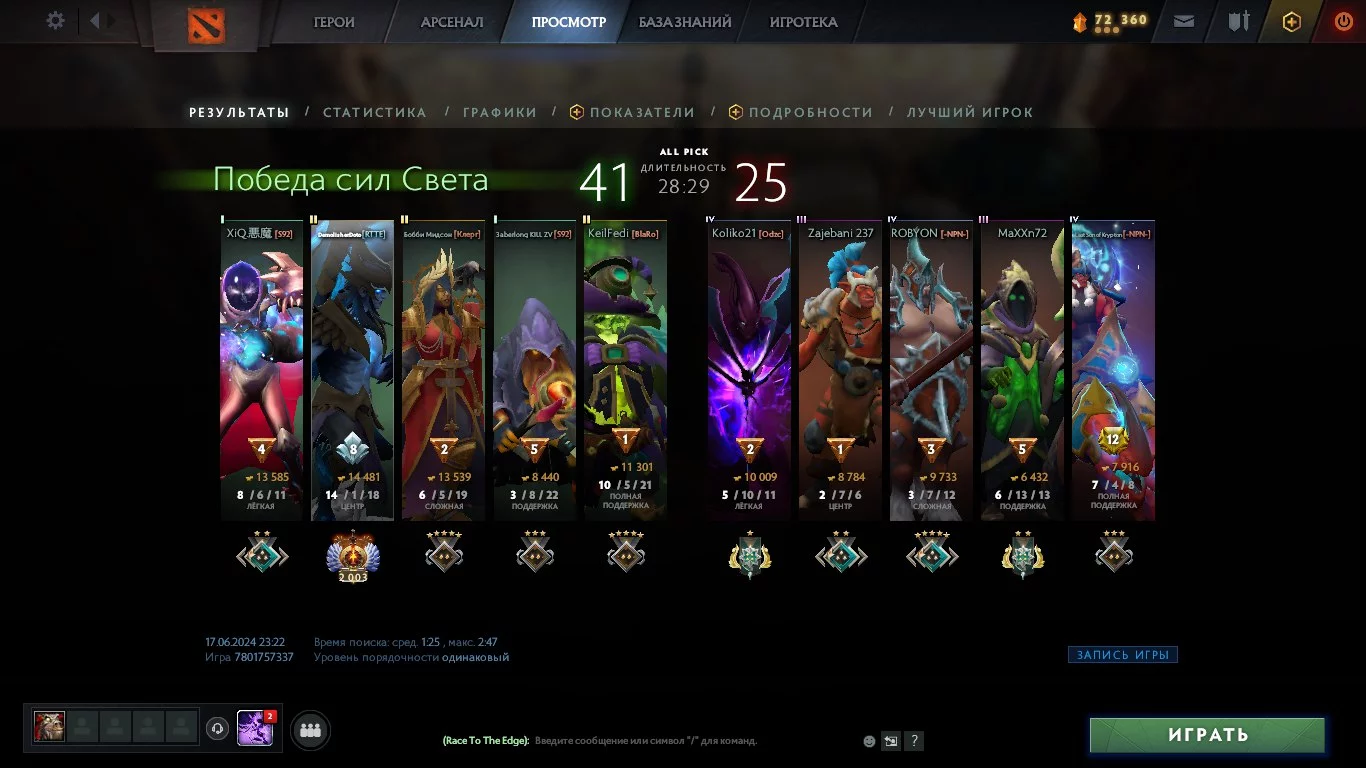Open the settings gear menu
1366x768 pixels.
(x=56, y=21)
